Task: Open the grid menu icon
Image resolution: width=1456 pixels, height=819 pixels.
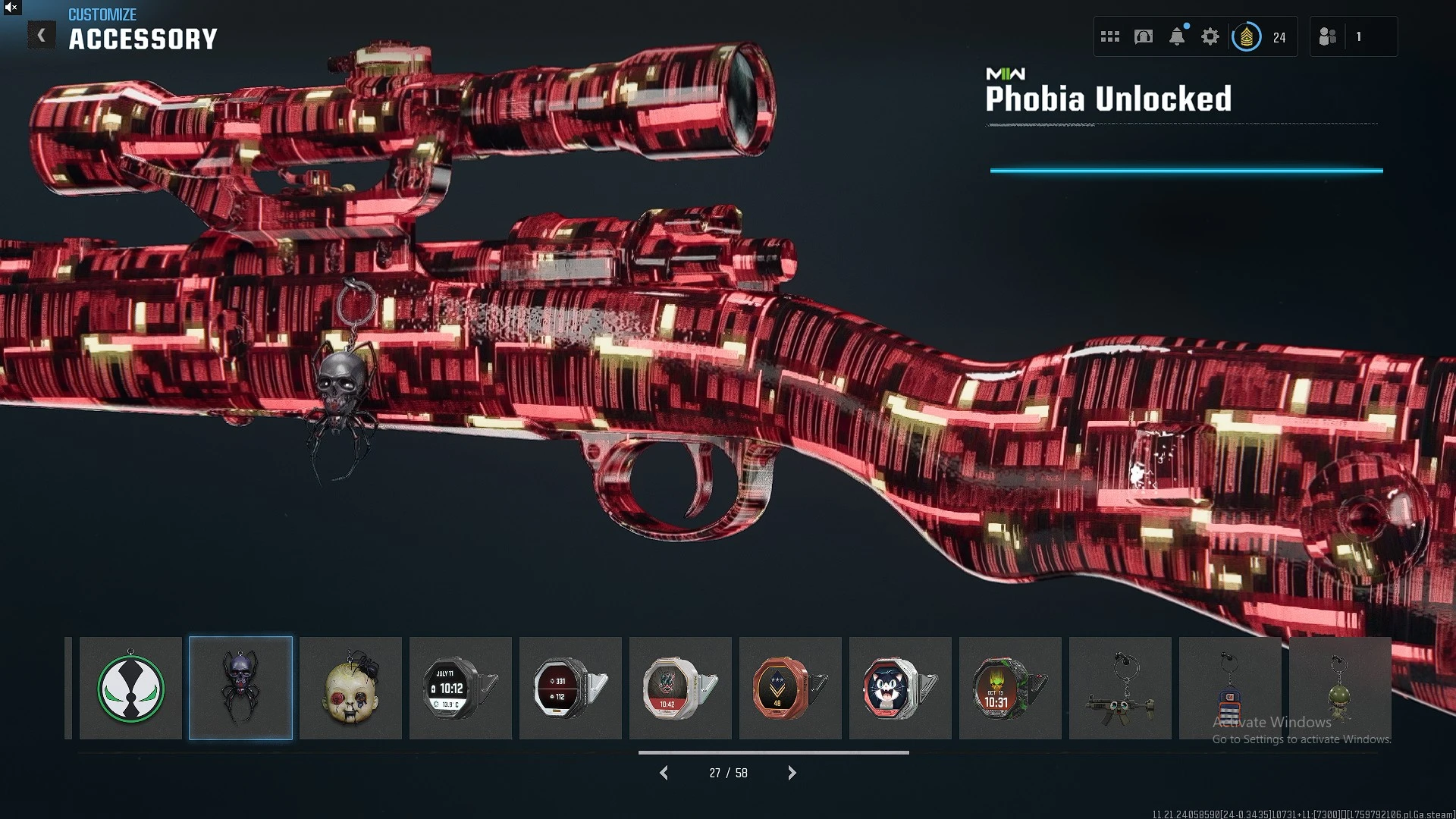Action: (x=1110, y=36)
